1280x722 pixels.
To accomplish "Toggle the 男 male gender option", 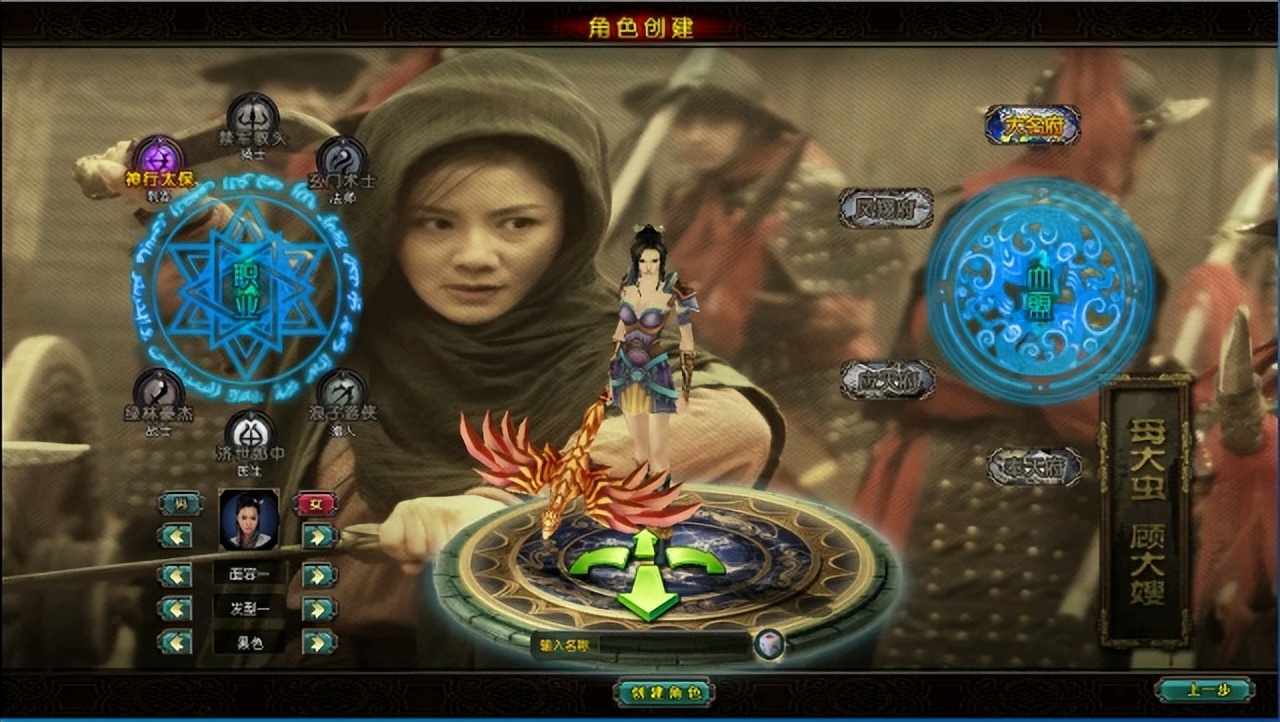I will [x=178, y=503].
